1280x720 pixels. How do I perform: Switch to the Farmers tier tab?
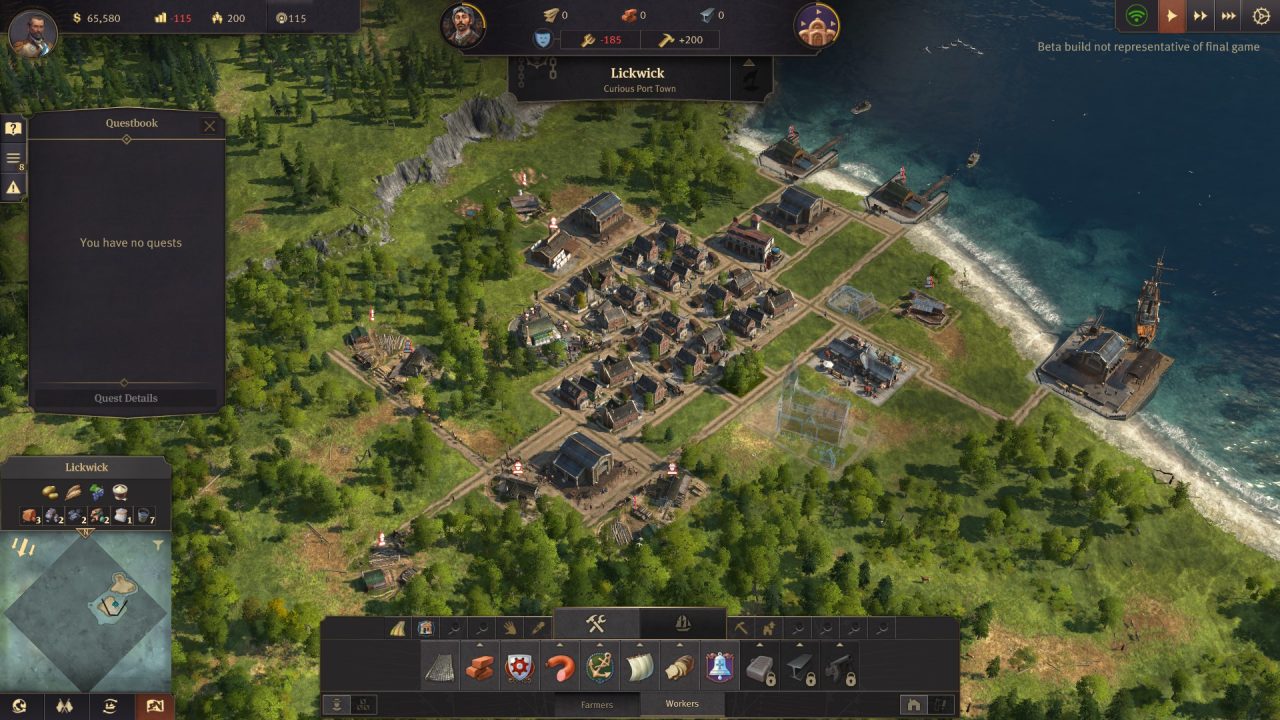[597, 705]
